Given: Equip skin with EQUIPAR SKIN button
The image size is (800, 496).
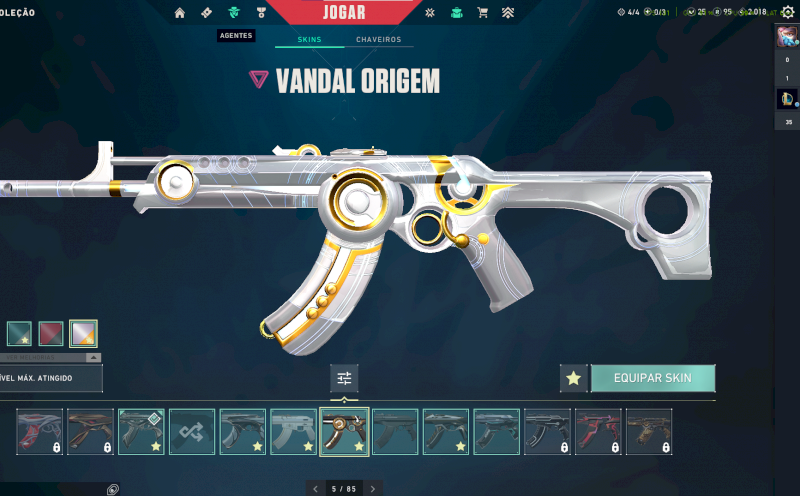Looking at the screenshot, I should 654,378.
